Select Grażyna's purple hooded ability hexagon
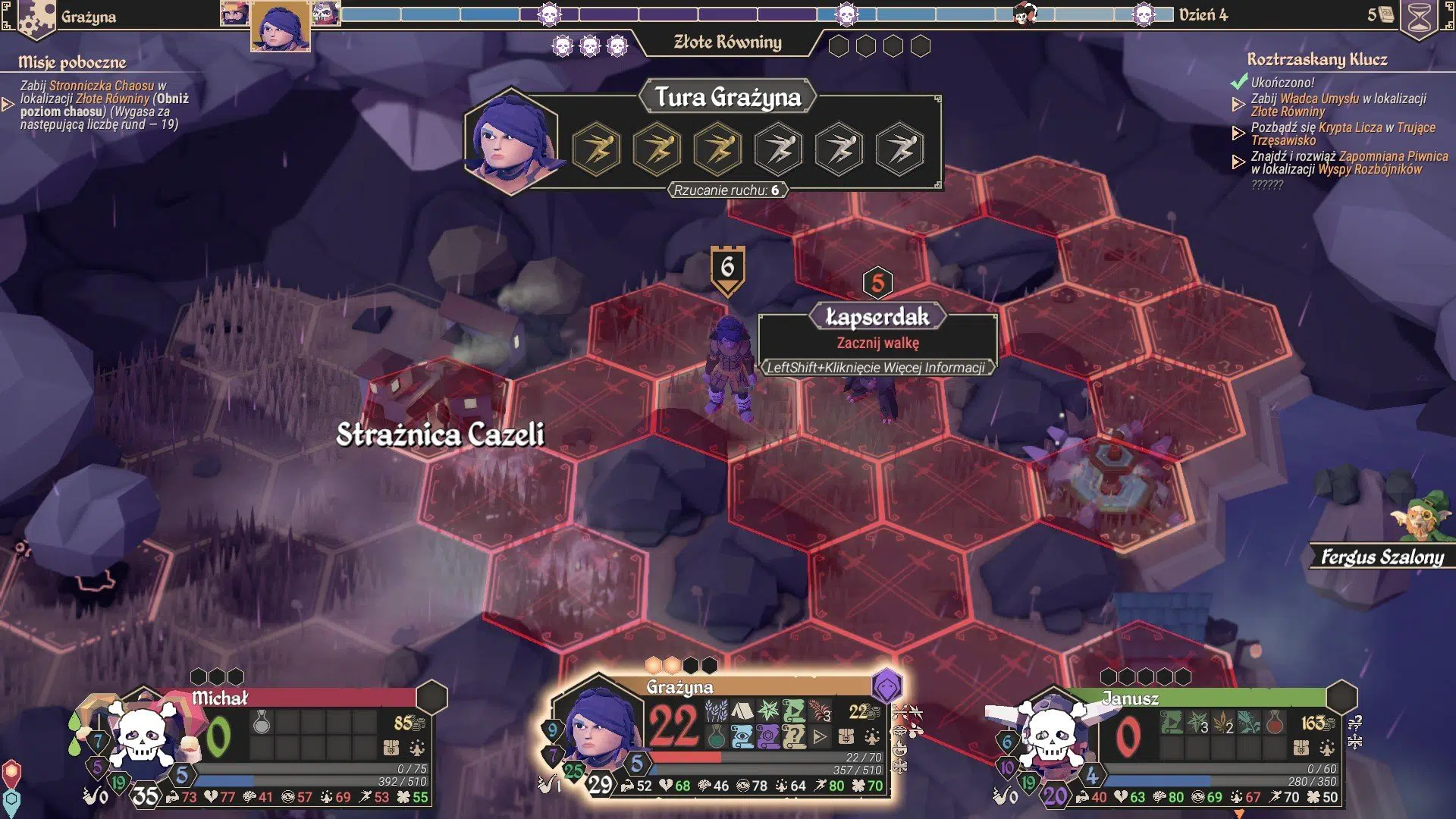This screenshot has width=1456, height=819. (886, 687)
